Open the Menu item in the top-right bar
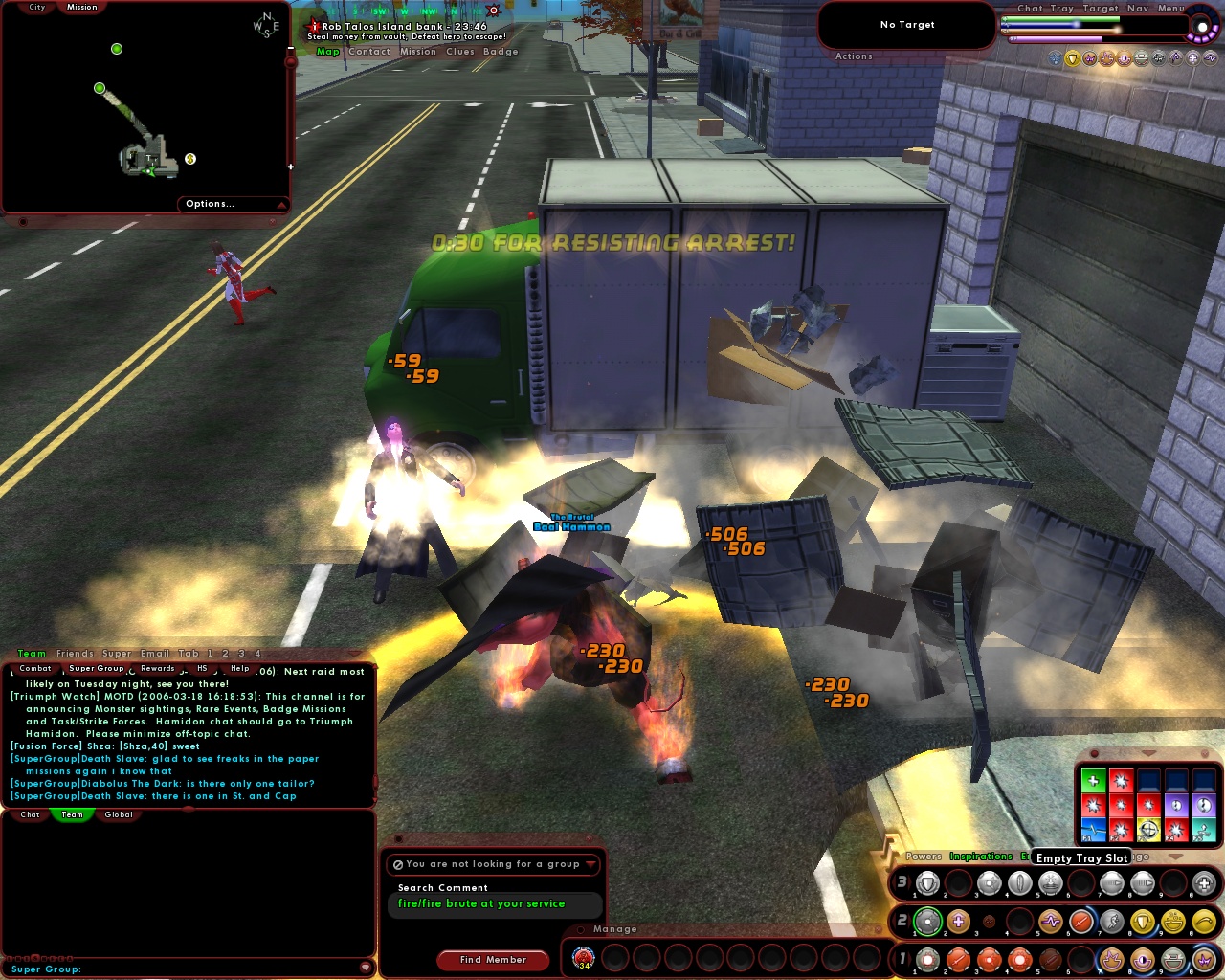The height and width of the screenshot is (980, 1225). (x=1169, y=8)
